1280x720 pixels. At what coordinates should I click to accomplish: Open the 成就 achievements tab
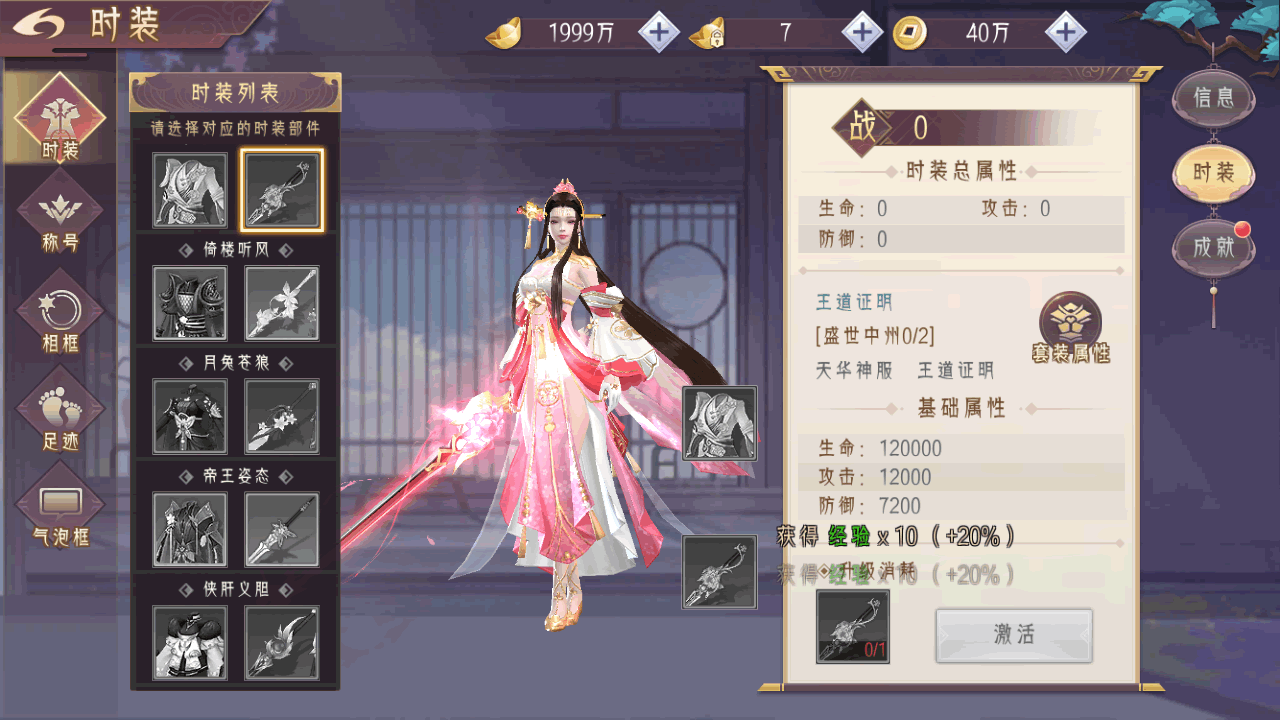click(x=1213, y=246)
